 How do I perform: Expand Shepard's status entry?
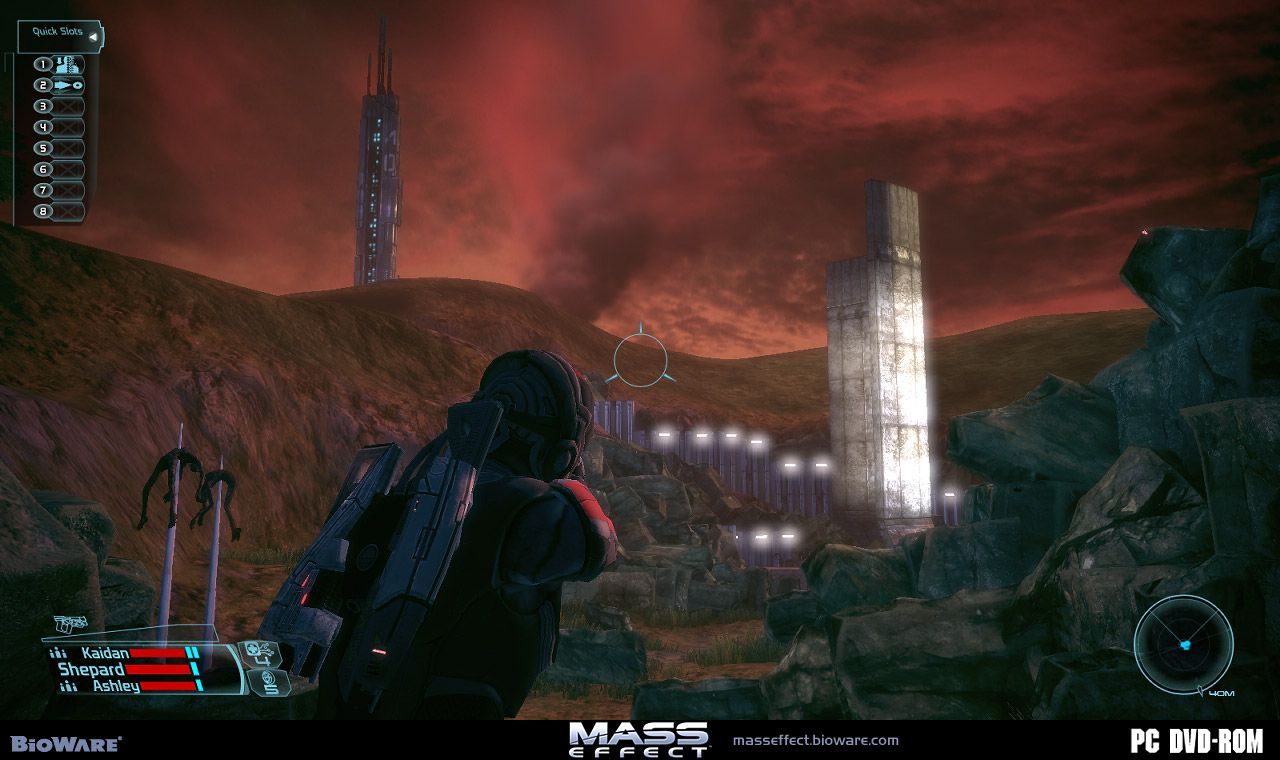(93, 668)
